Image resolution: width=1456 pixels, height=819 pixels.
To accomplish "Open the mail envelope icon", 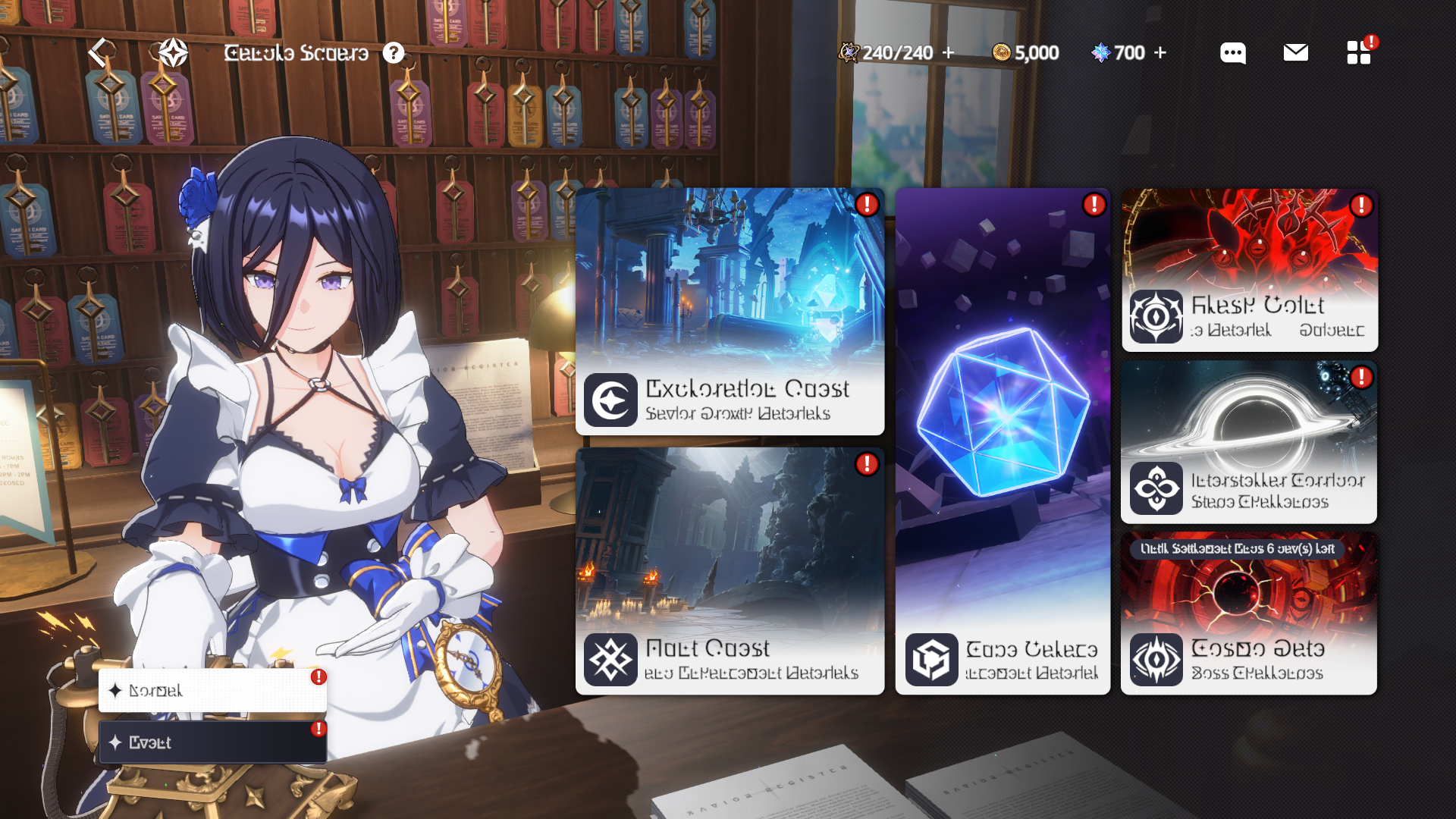I will pyautogui.click(x=1295, y=52).
